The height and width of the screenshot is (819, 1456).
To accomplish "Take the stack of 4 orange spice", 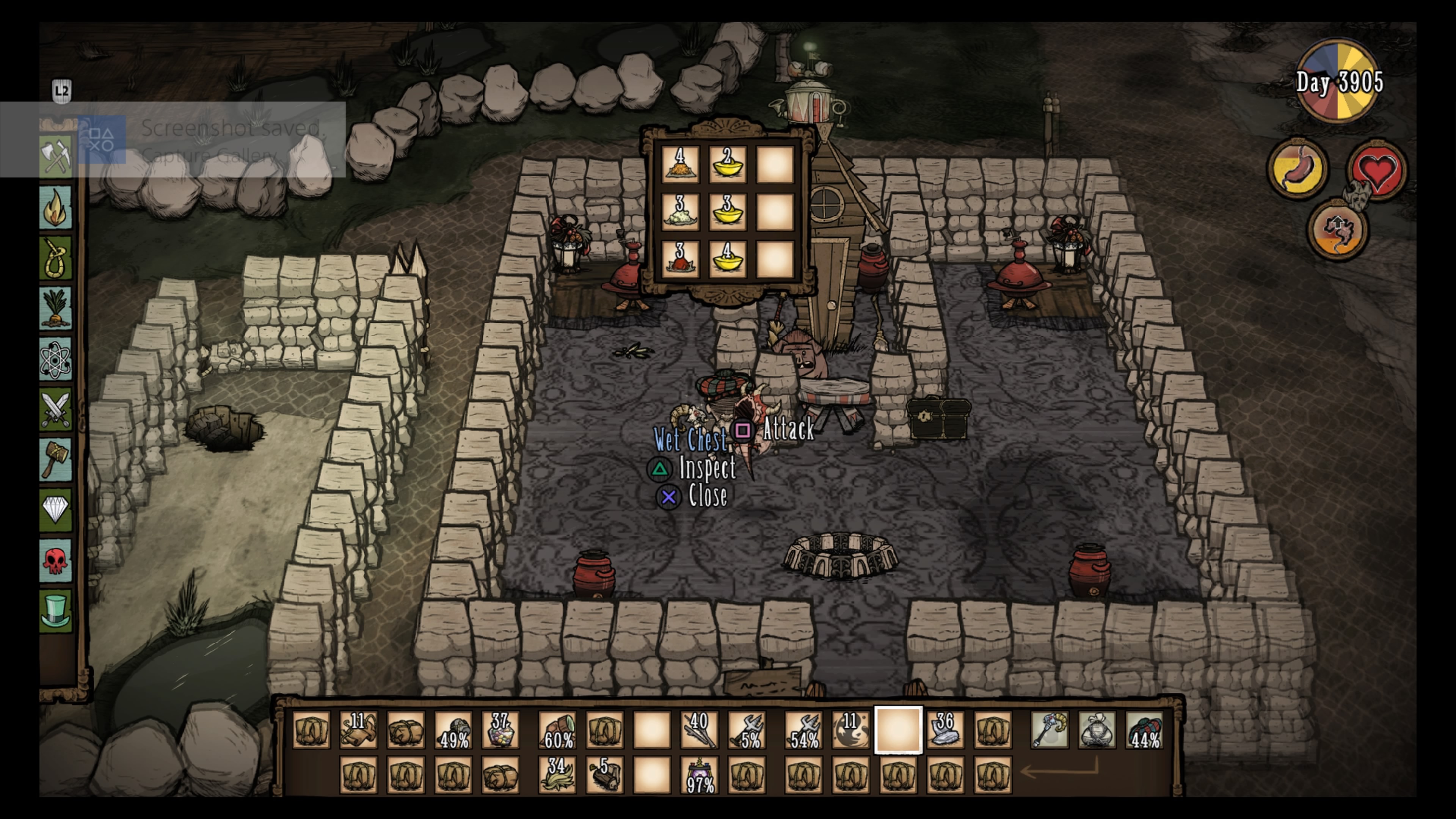I will [x=680, y=165].
